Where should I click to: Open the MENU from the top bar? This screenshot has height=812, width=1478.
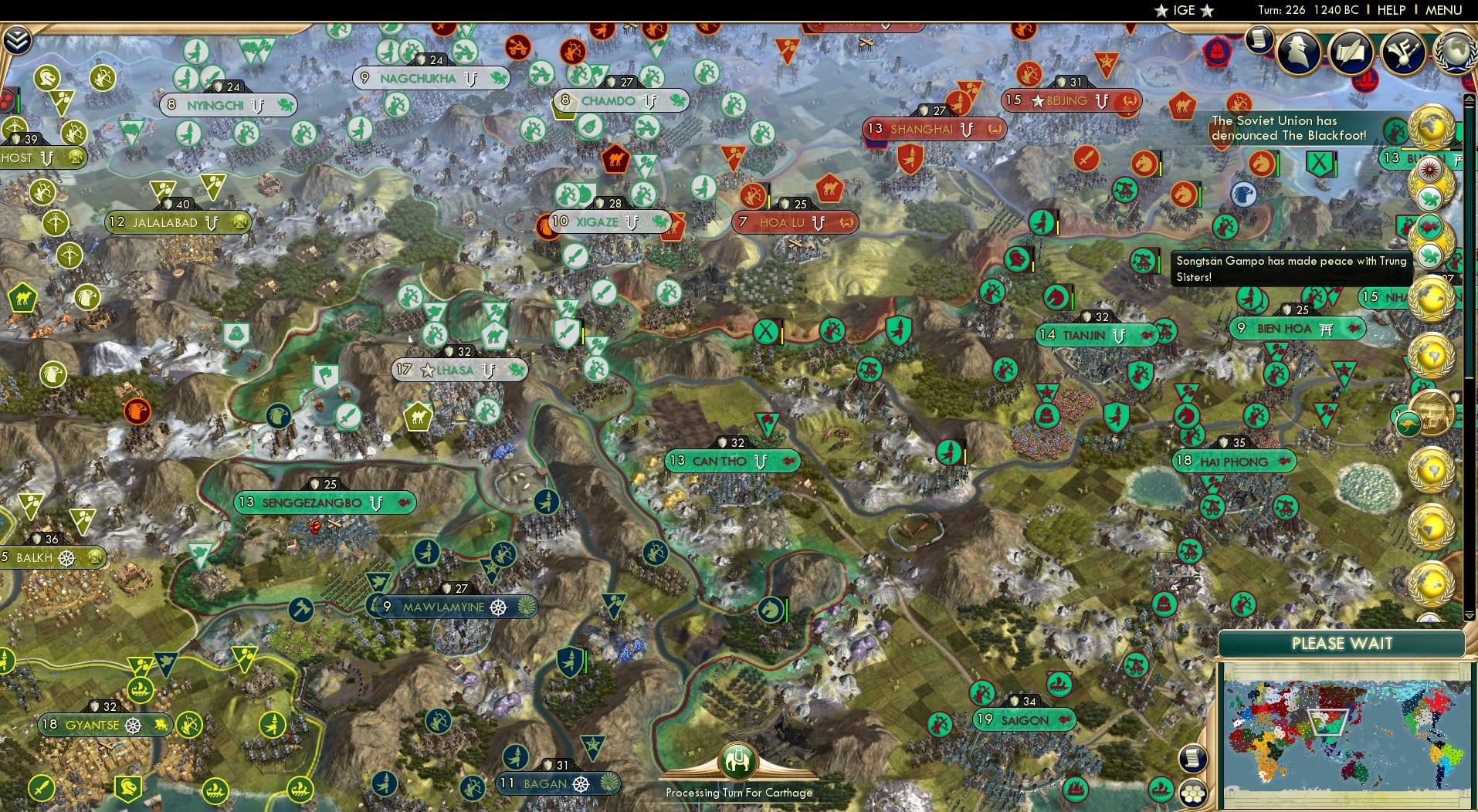pos(1446,10)
